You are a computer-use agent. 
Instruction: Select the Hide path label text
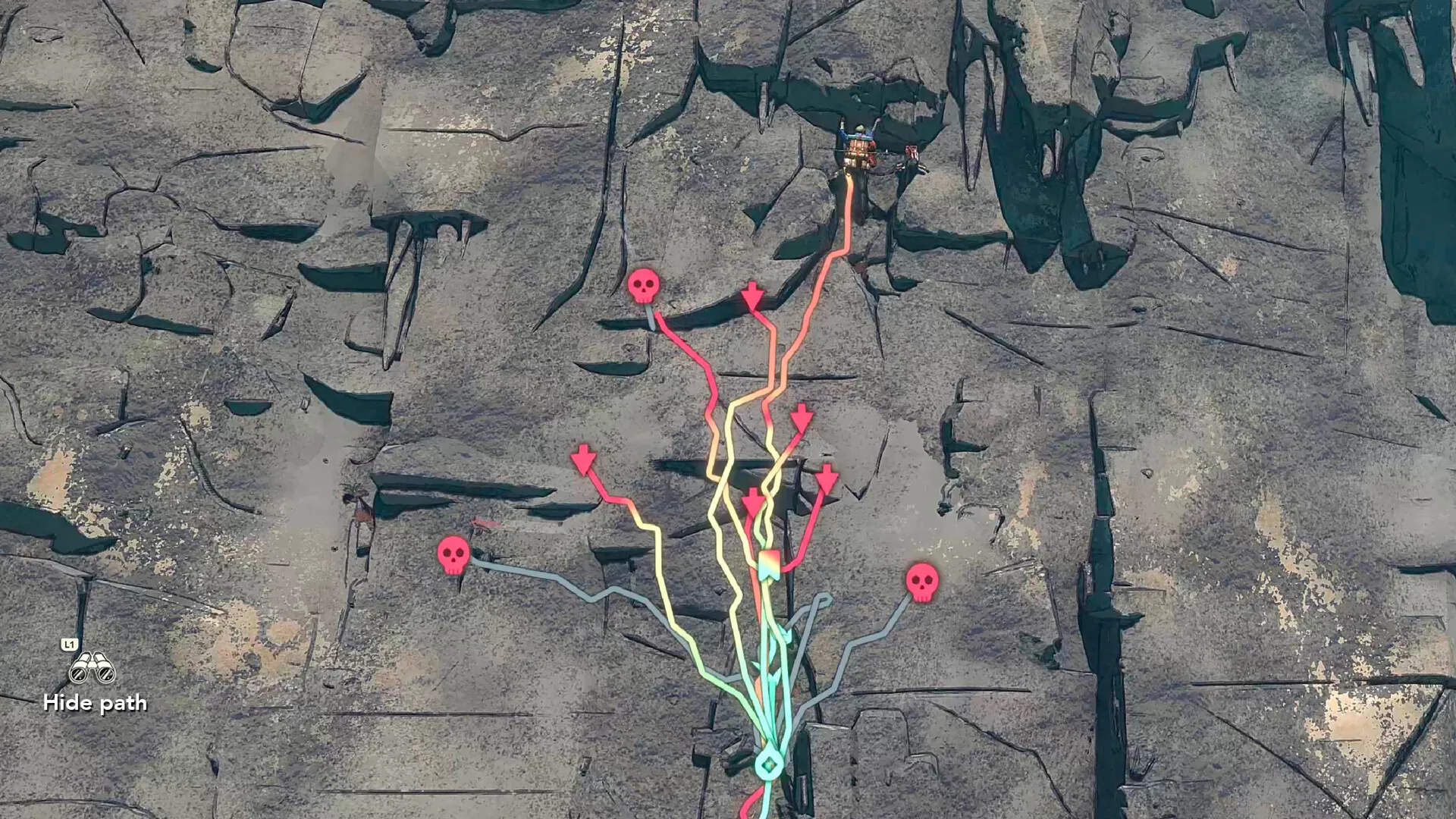pyautogui.click(x=95, y=703)
